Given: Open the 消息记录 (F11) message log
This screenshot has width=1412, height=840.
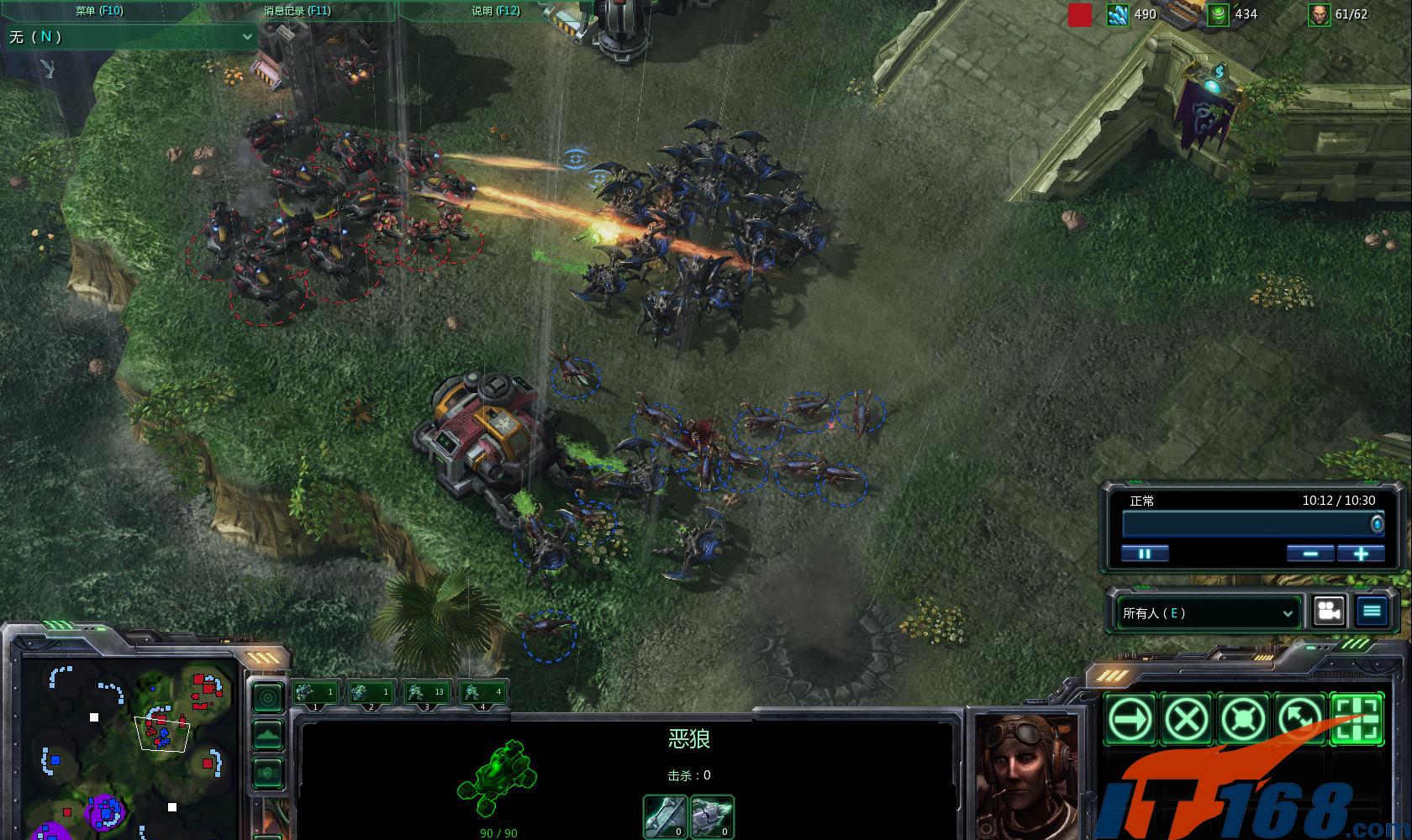Looking at the screenshot, I should [297, 11].
